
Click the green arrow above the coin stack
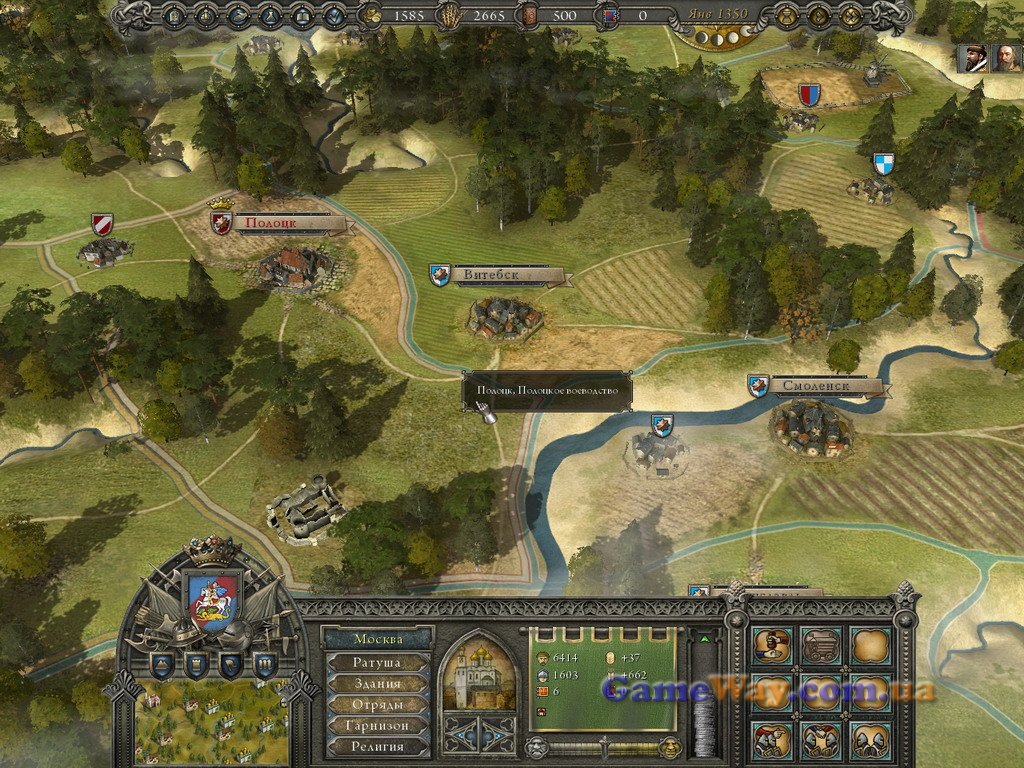[x=705, y=638]
